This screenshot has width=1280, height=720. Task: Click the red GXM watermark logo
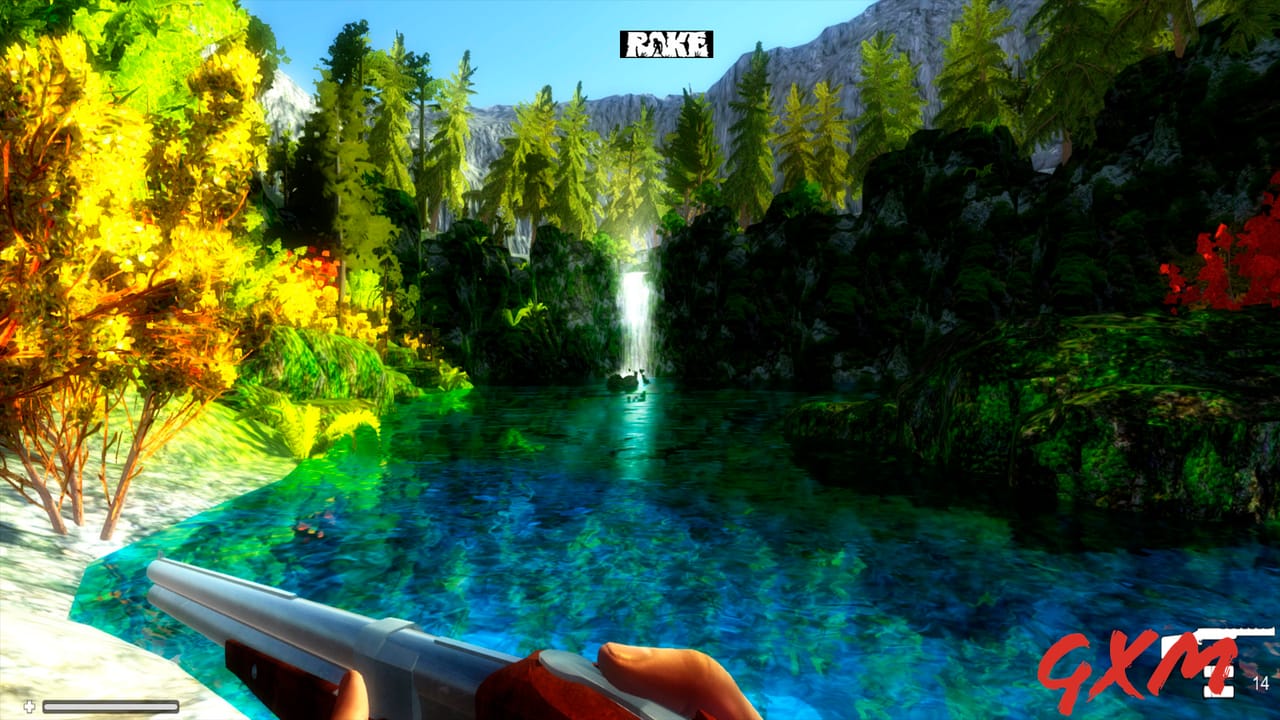coord(1130,665)
